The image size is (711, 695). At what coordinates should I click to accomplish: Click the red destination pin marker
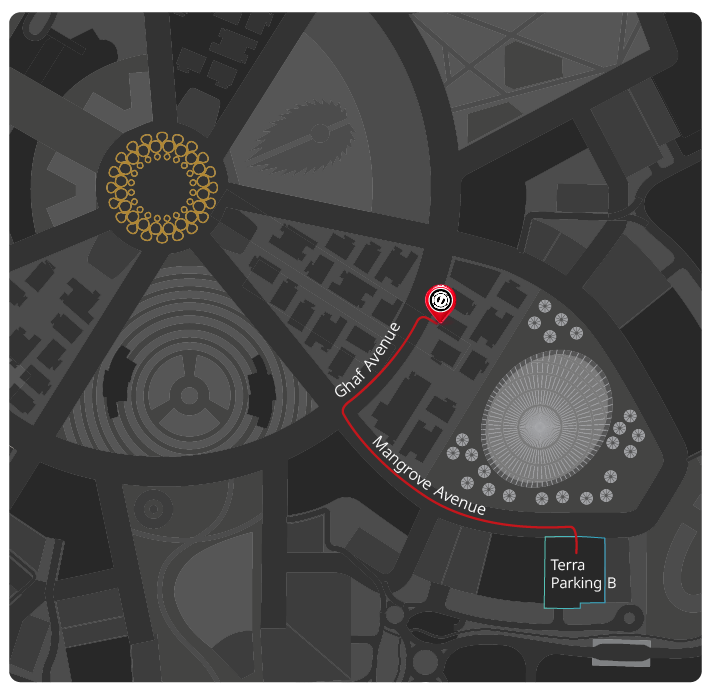click(x=441, y=300)
